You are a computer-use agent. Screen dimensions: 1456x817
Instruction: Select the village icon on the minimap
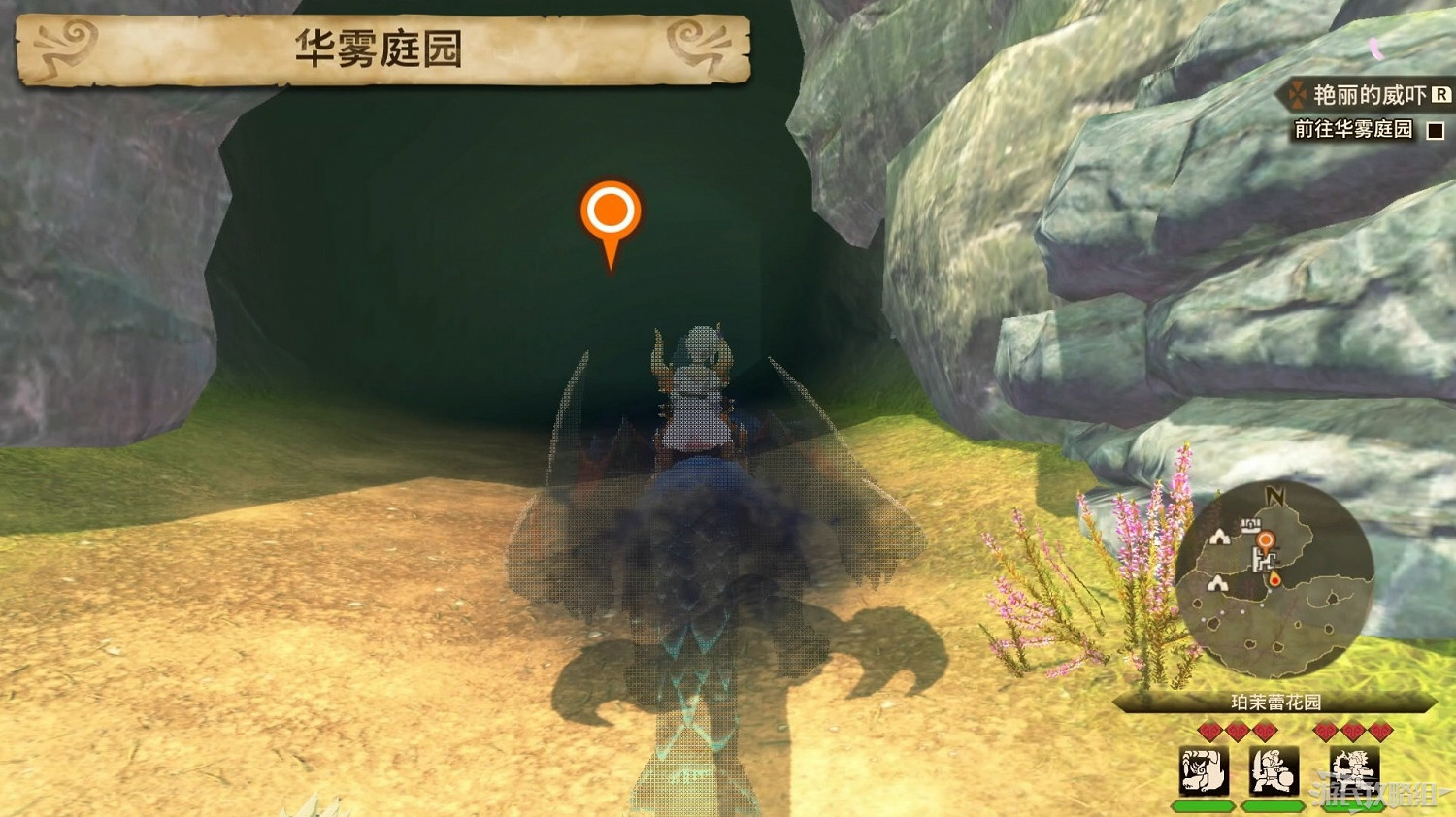click(x=1250, y=525)
